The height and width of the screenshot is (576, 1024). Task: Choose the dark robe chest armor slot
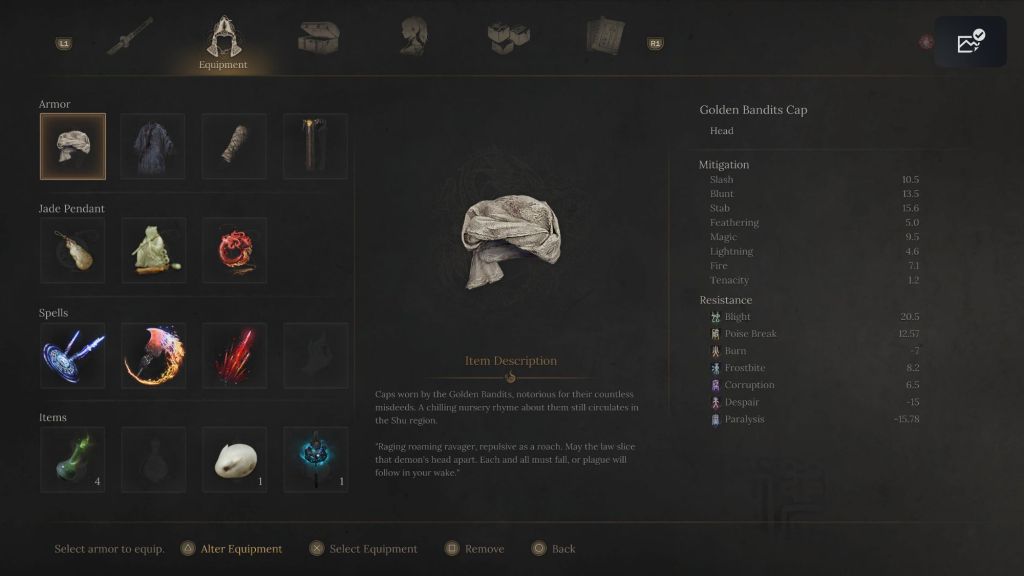(x=153, y=146)
